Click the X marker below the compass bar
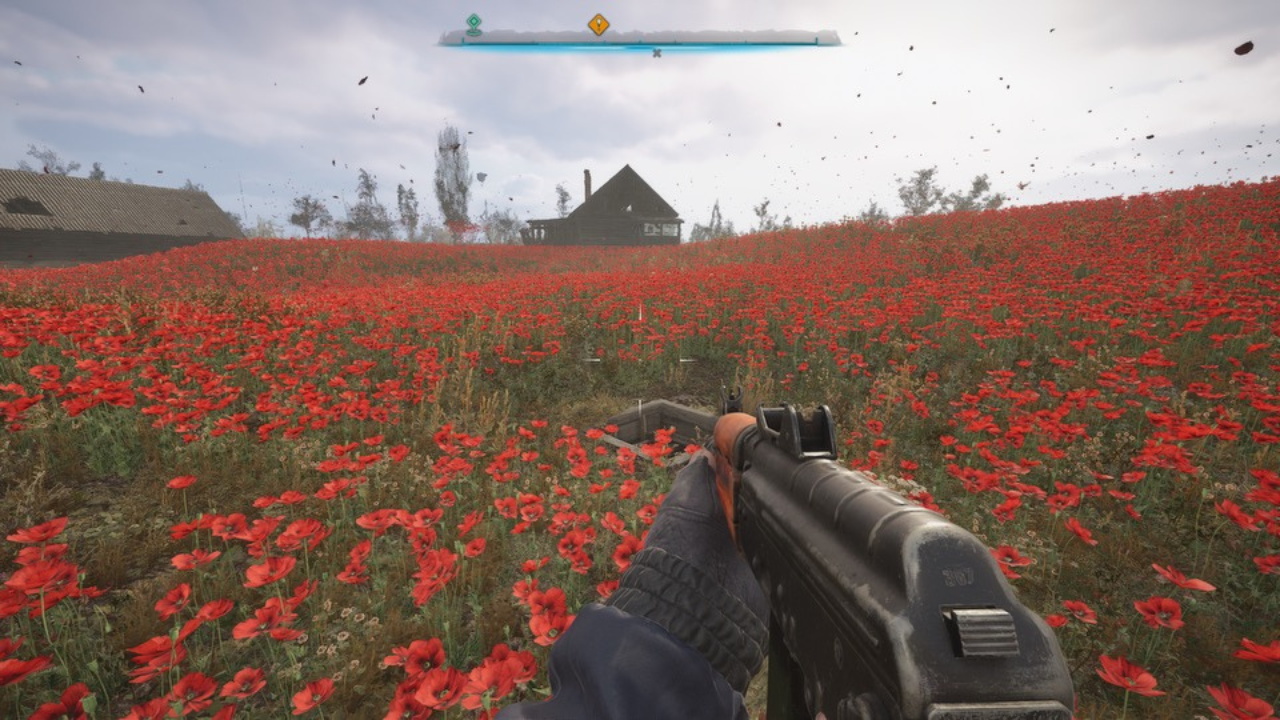The width and height of the screenshot is (1280, 720). (656, 51)
